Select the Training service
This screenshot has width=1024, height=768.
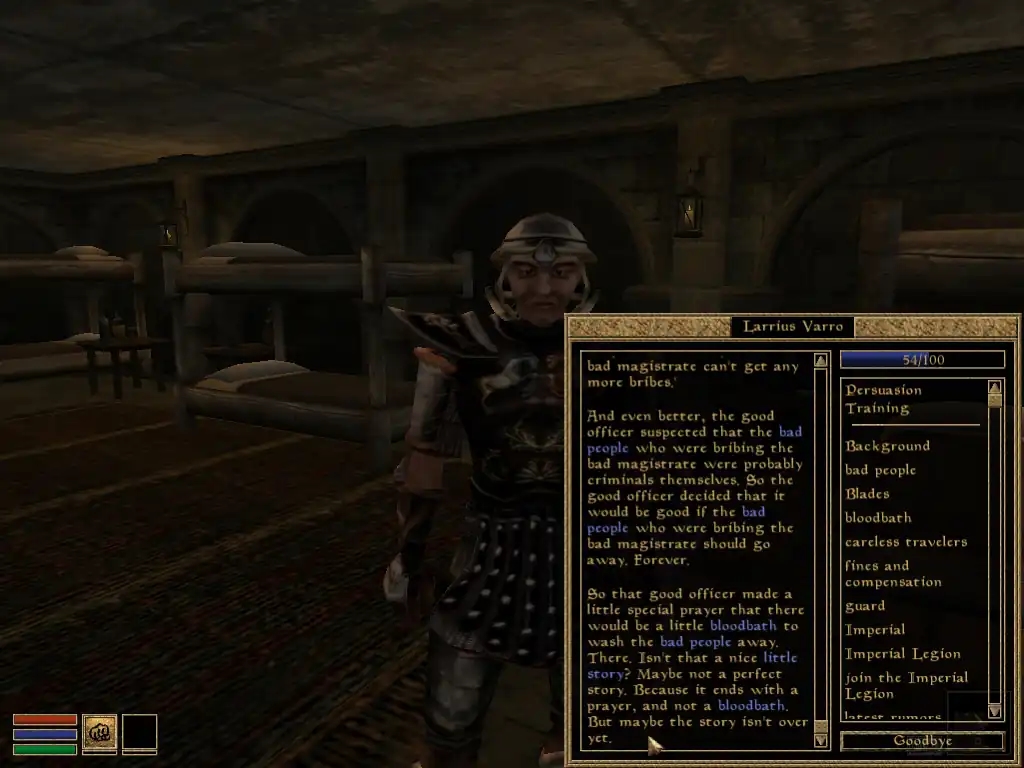point(877,408)
